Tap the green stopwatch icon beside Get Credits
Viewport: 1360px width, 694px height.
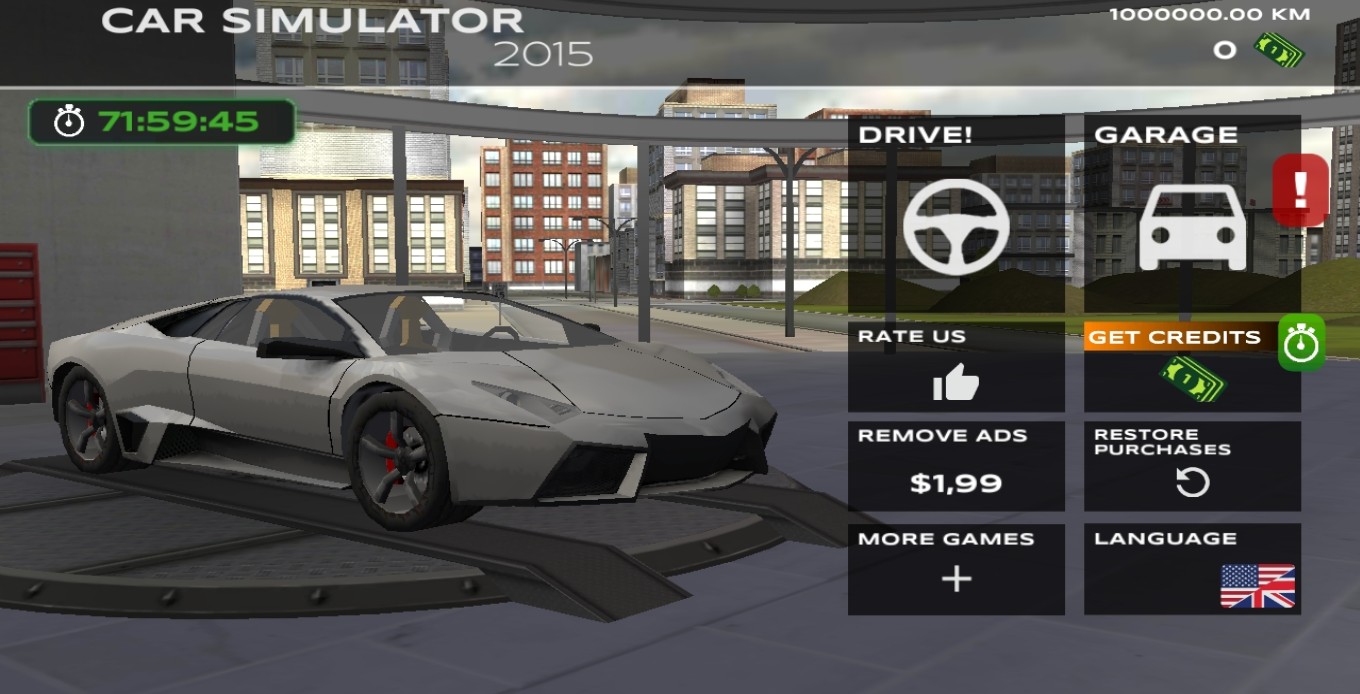[1301, 343]
